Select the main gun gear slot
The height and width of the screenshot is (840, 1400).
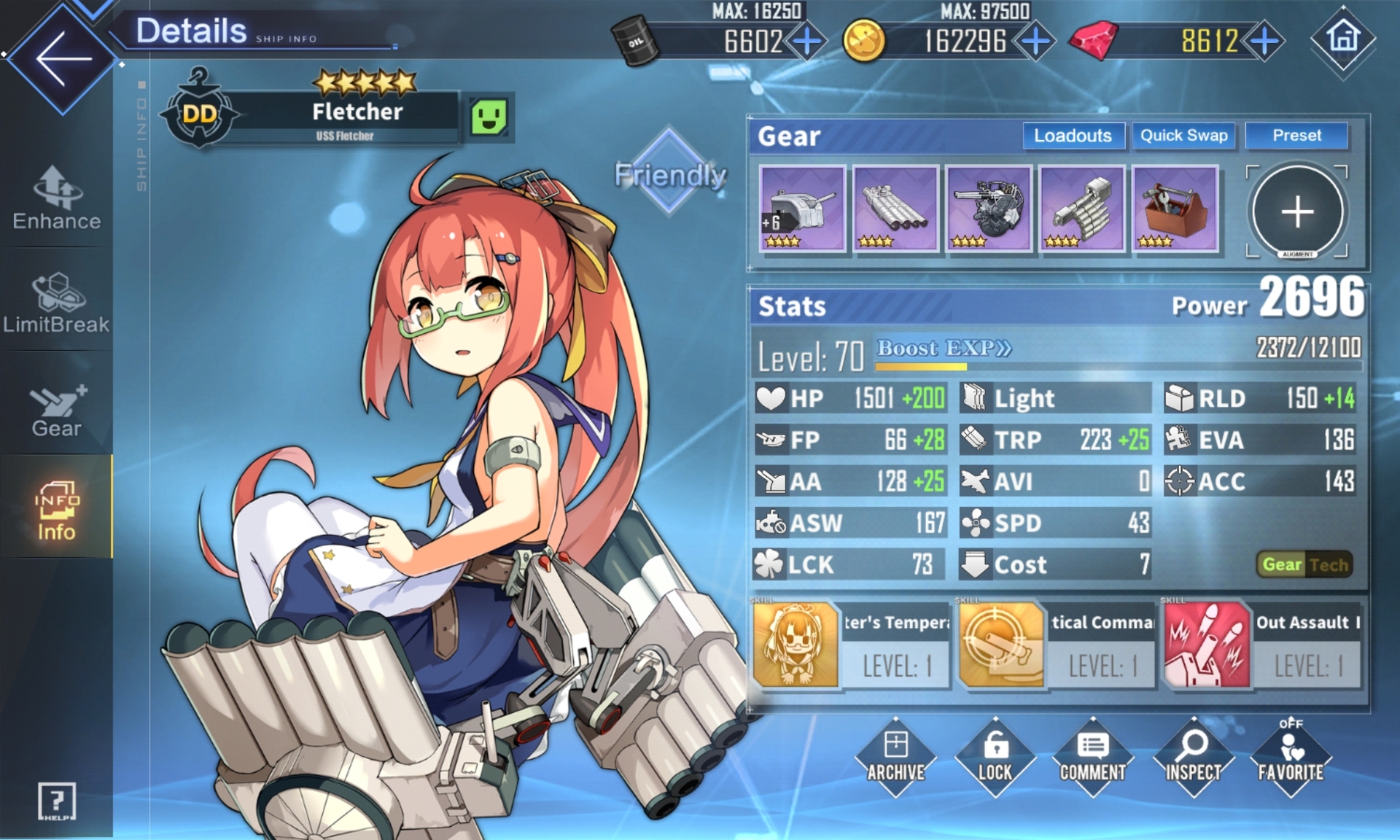(802, 209)
